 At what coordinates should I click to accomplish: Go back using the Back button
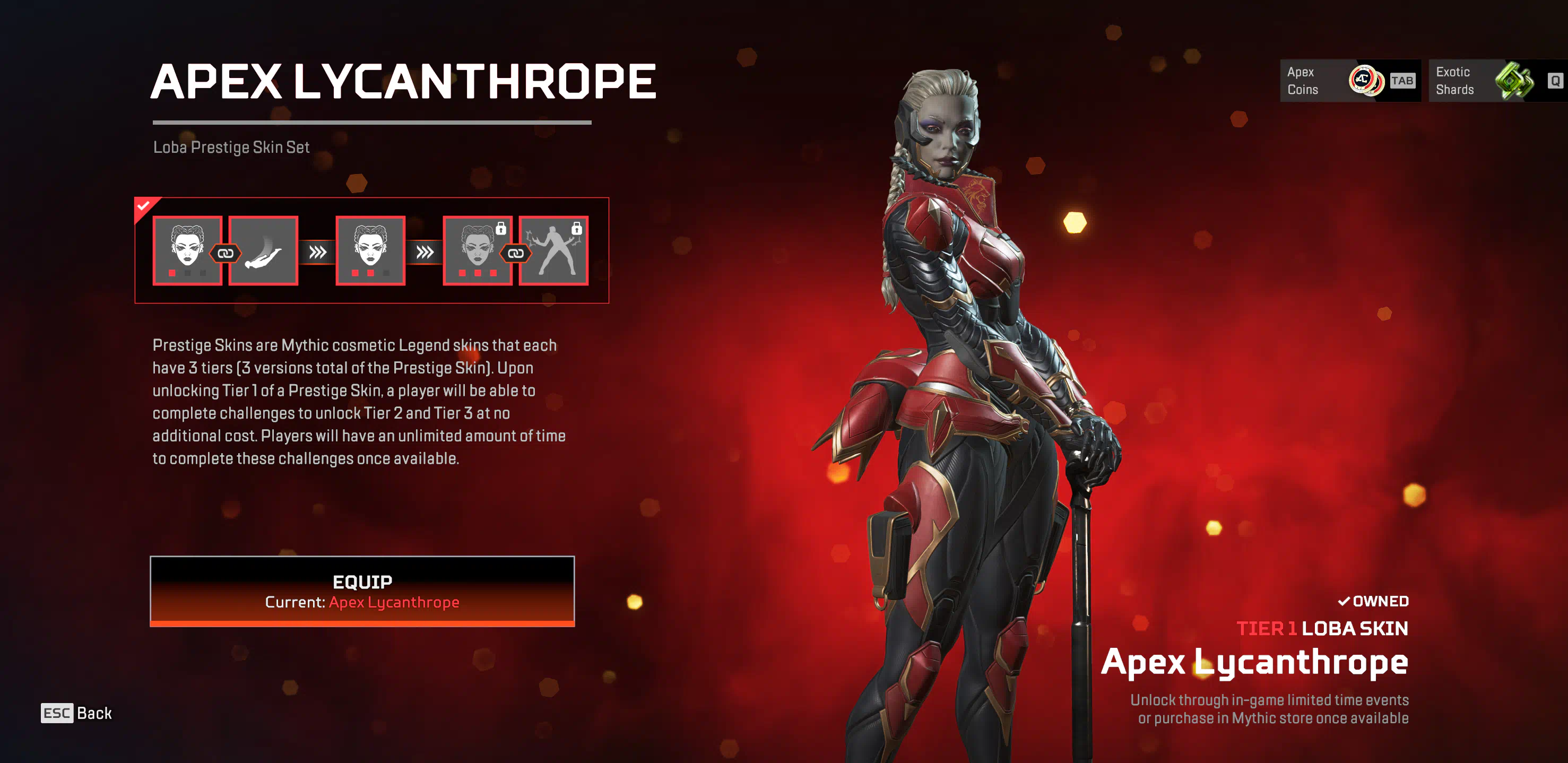tap(77, 713)
